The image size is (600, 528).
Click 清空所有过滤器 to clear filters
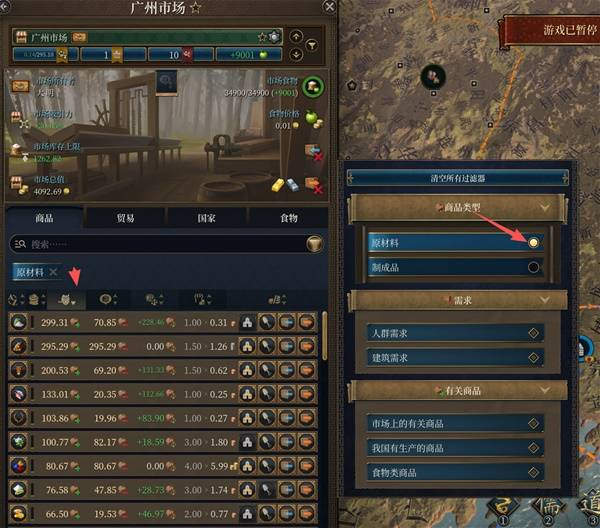pos(454,178)
